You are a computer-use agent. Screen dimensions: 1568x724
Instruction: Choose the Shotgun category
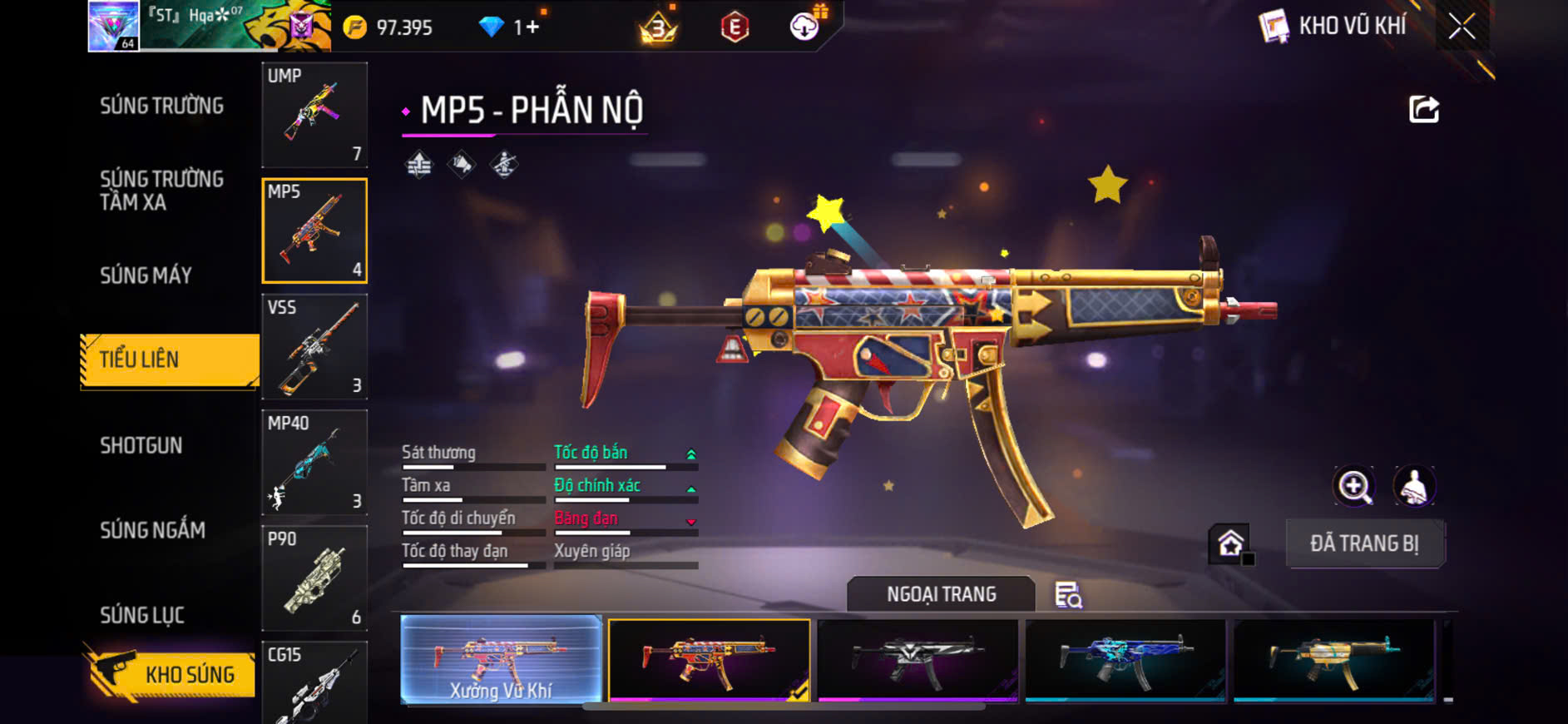[141, 445]
